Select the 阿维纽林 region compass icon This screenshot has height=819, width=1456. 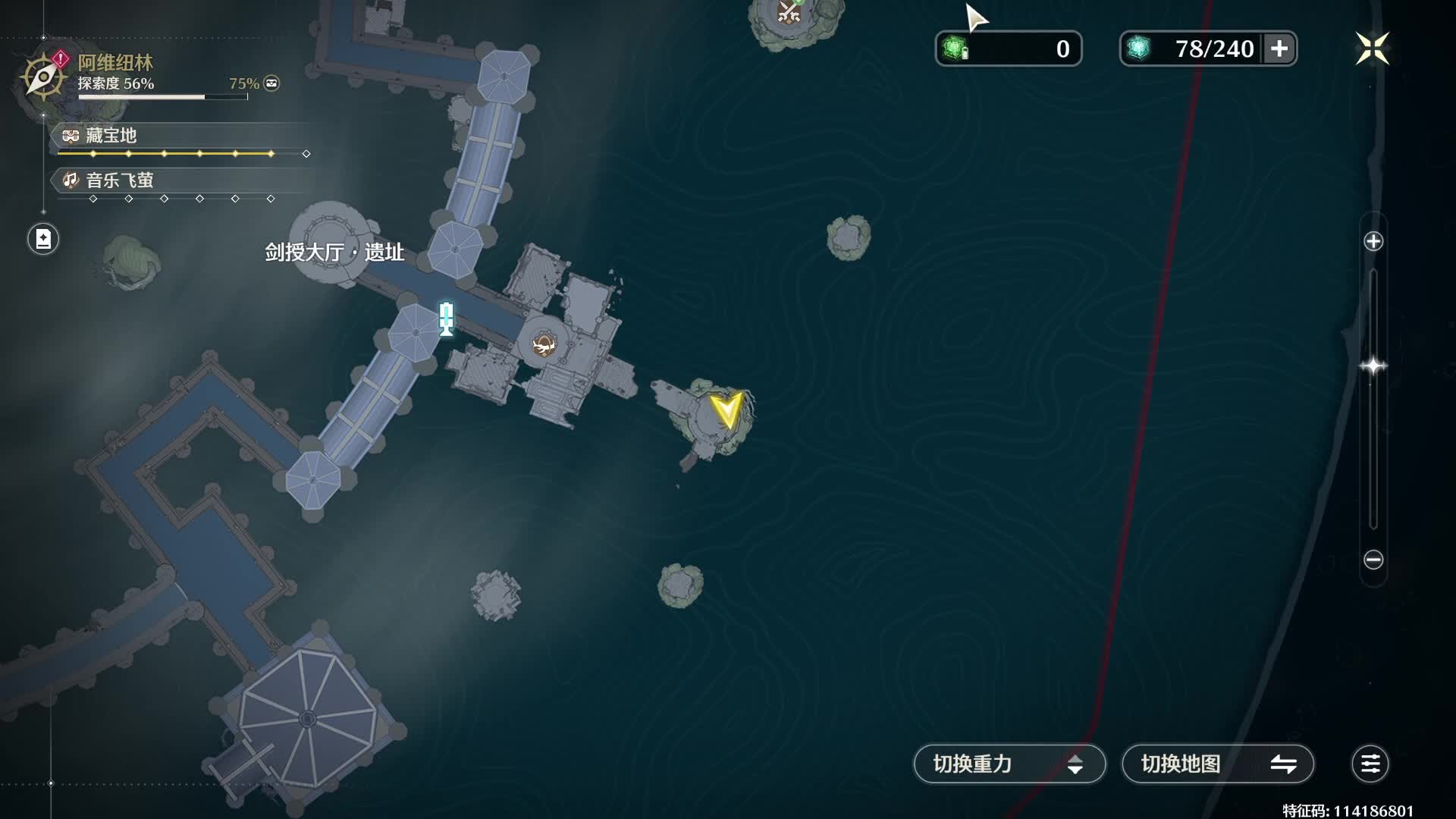pyautogui.click(x=43, y=77)
